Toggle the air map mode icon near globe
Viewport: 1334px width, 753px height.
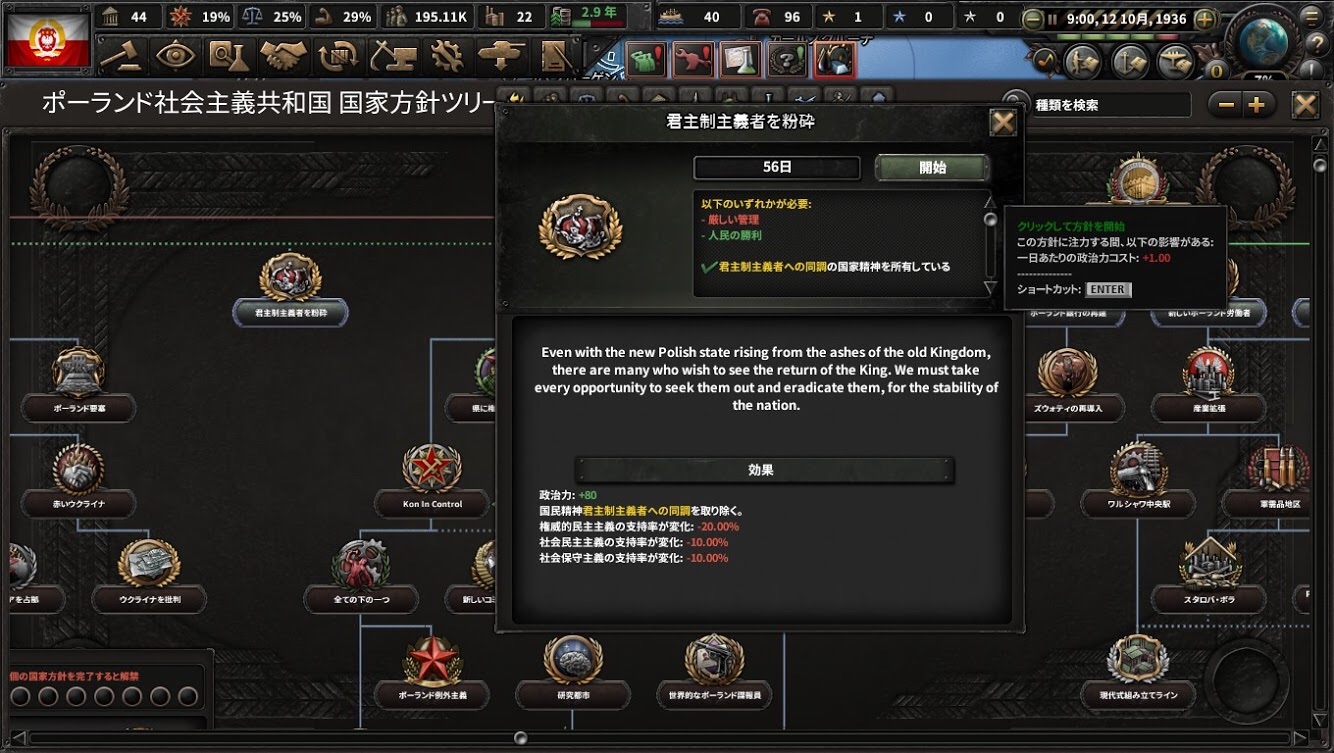[1174, 61]
